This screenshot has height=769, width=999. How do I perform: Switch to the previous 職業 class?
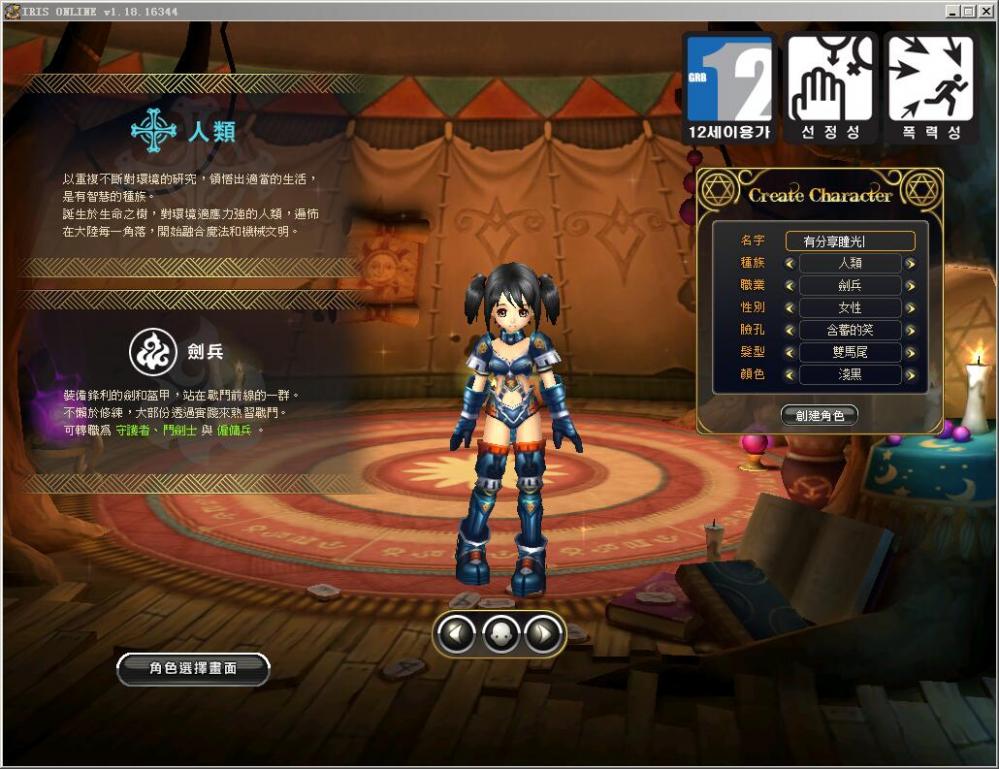point(789,286)
